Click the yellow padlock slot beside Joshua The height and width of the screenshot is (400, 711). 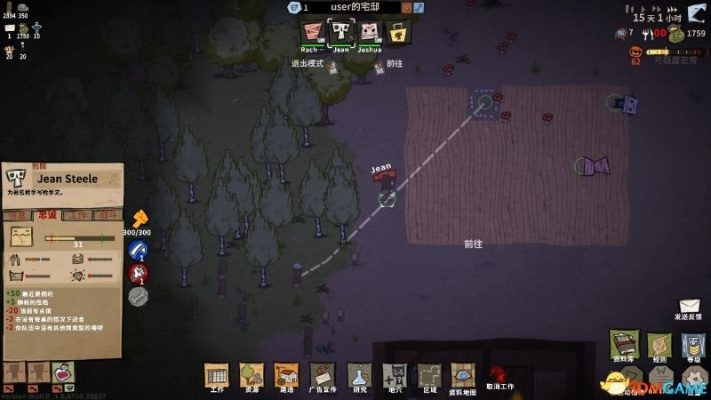(x=398, y=32)
